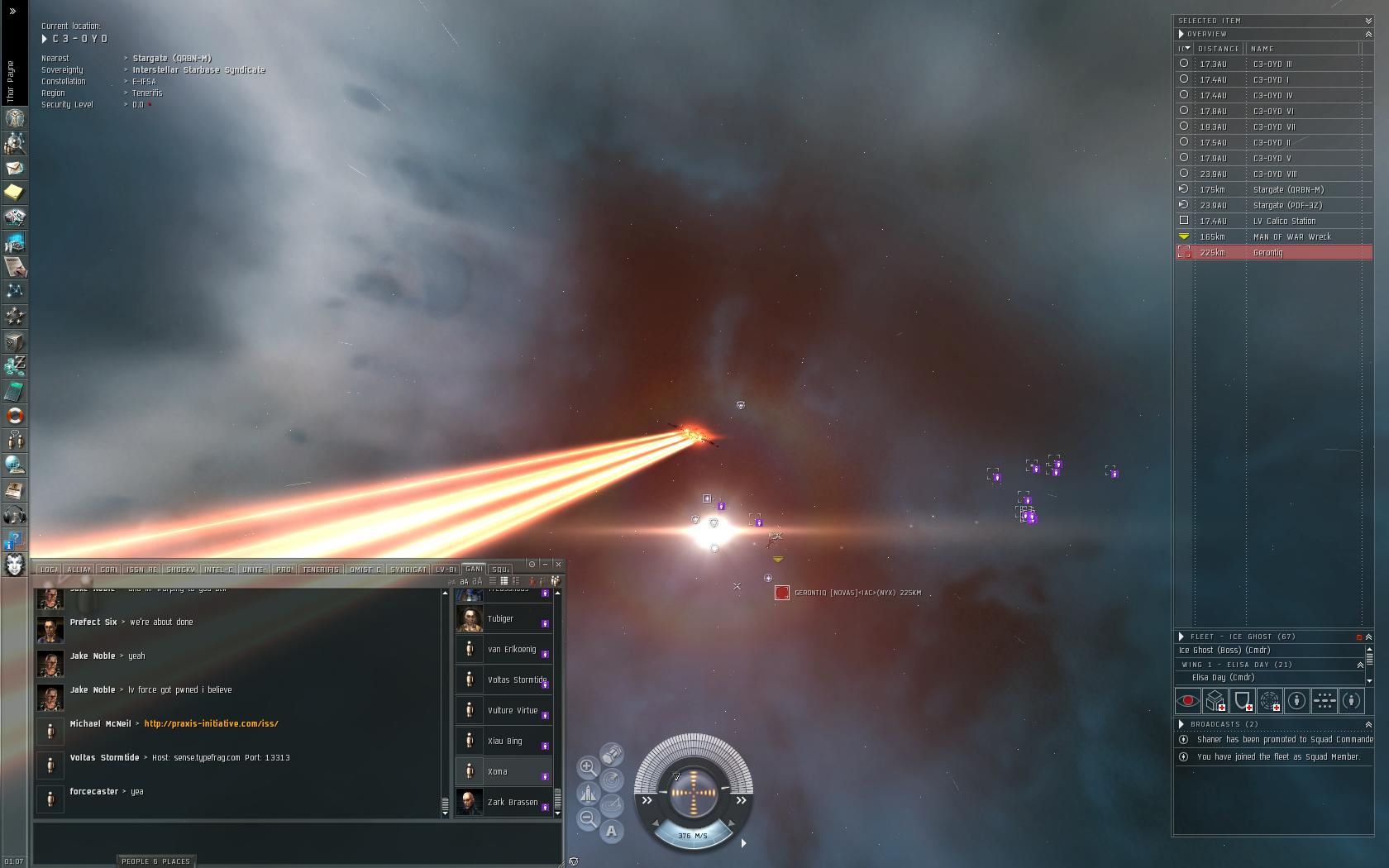
Task: Zoom out with the magnifier minus button
Action: tap(588, 818)
